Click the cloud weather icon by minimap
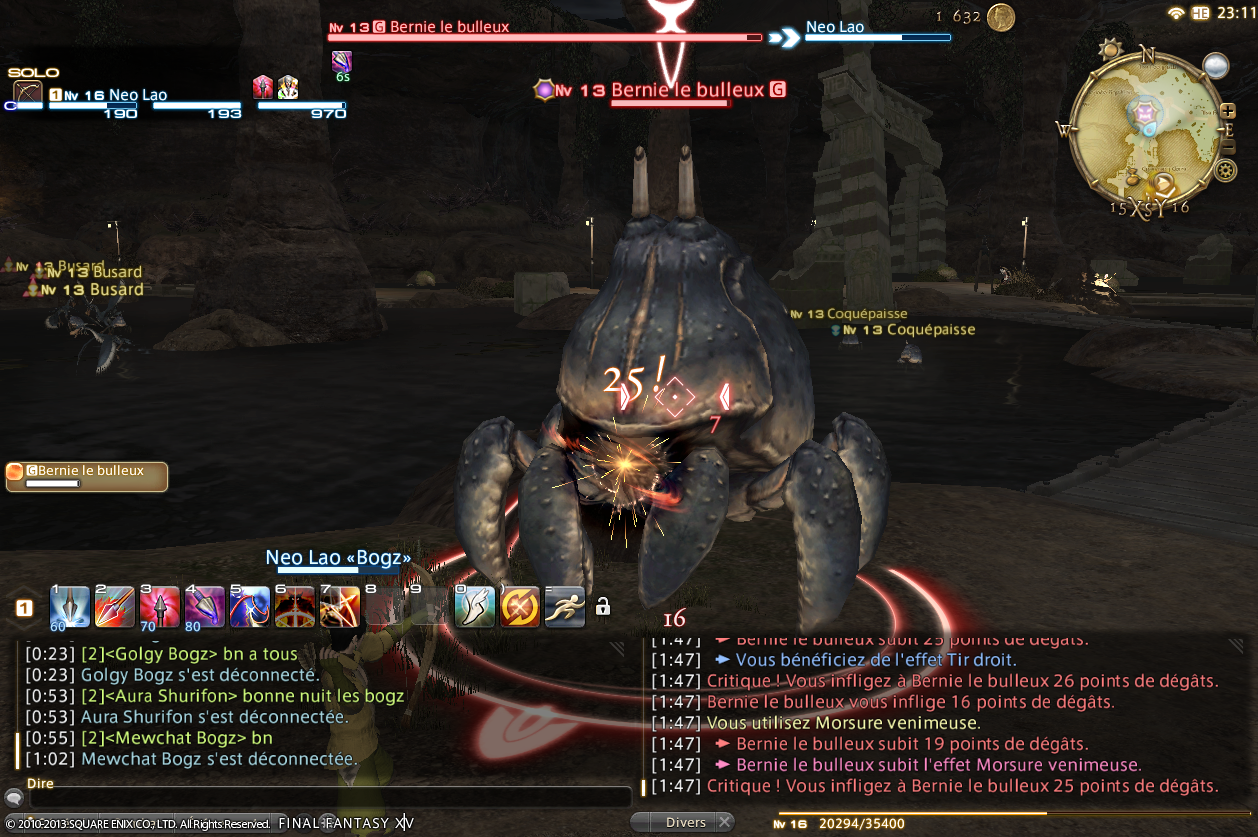The height and width of the screenshot is (837, 1258). tap(1215, 66)
